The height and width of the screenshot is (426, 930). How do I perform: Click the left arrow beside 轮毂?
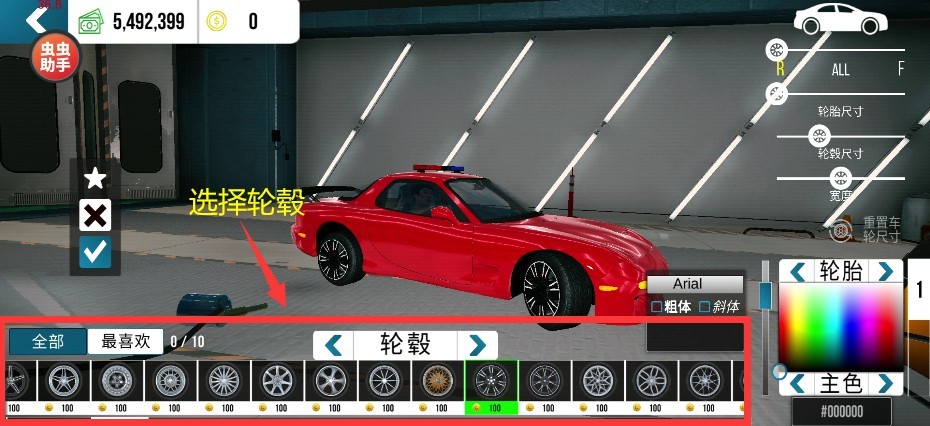(335, 345)
